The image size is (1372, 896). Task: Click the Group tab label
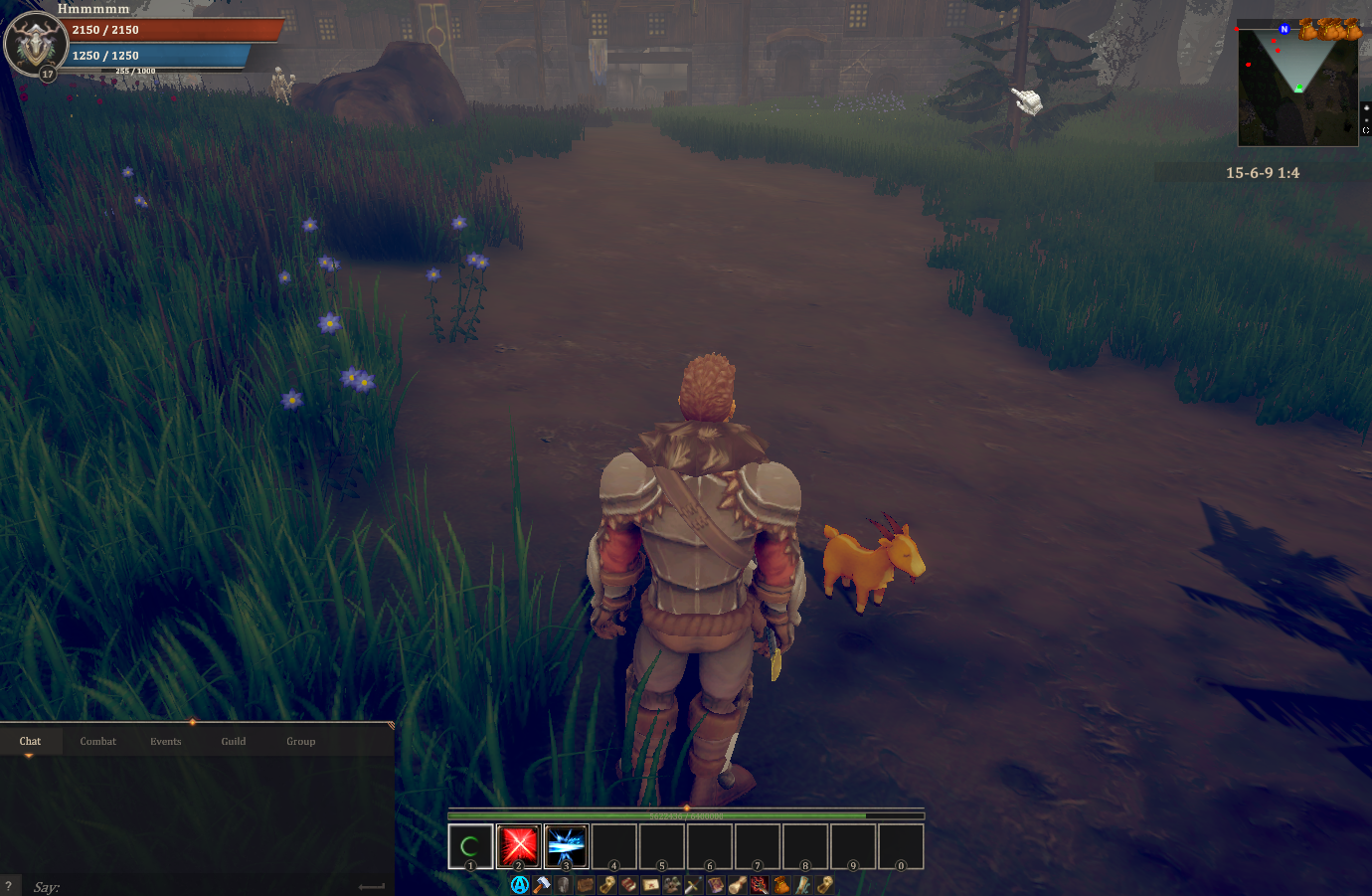click(x=300, y=741)
